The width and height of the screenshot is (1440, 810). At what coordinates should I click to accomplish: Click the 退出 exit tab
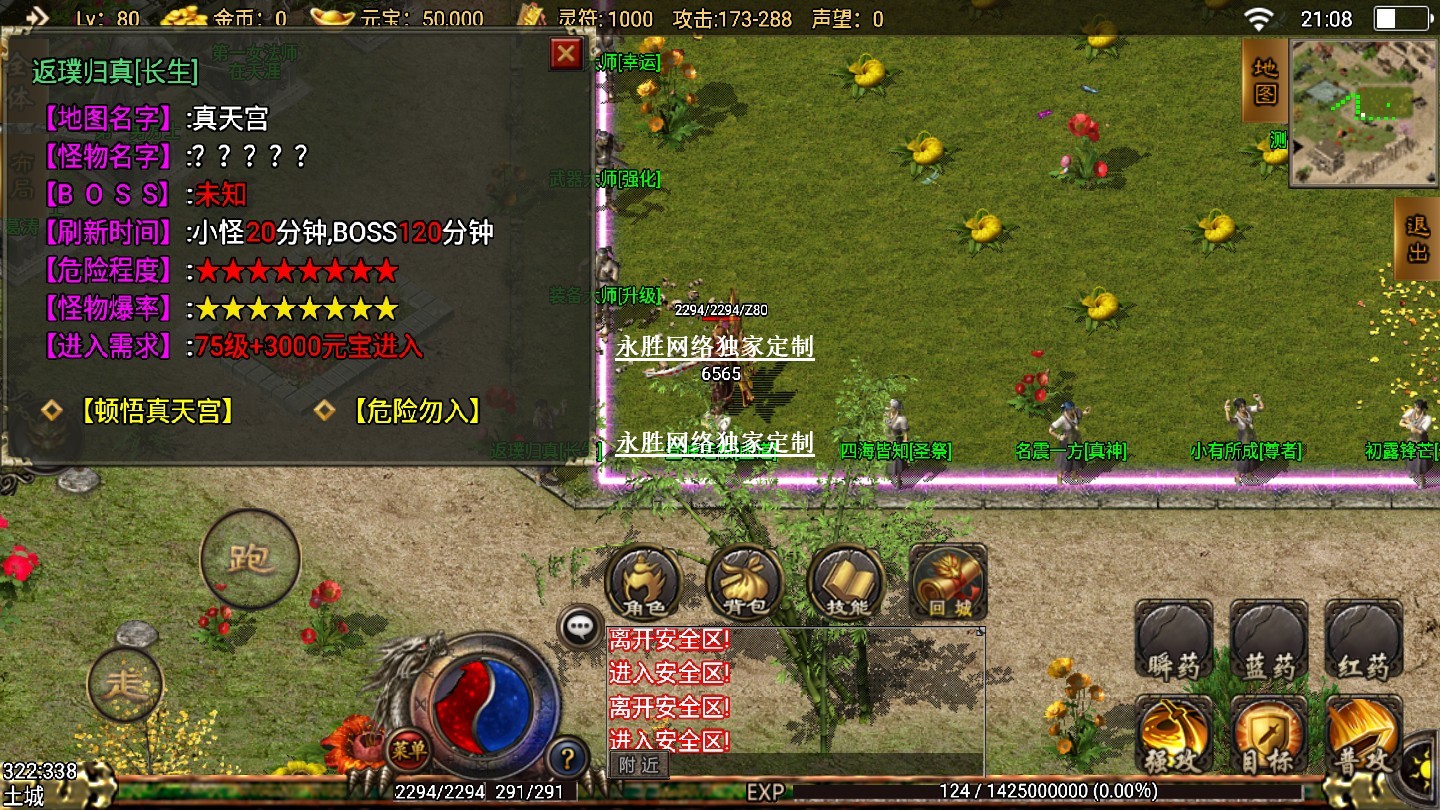(x=1417, y=238)
